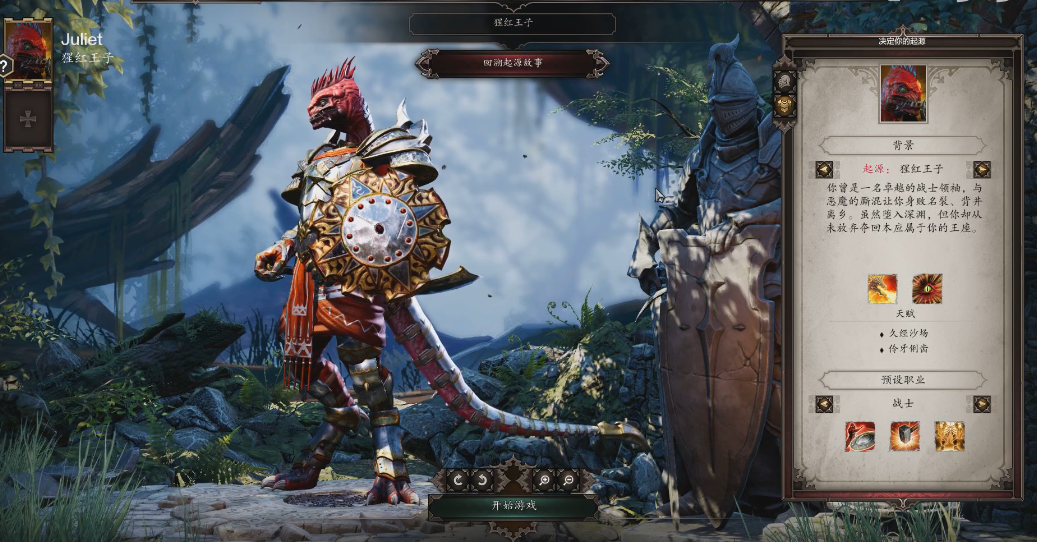
Task: Inspect the red eye talent skill icon
Action: pos(926,289)
